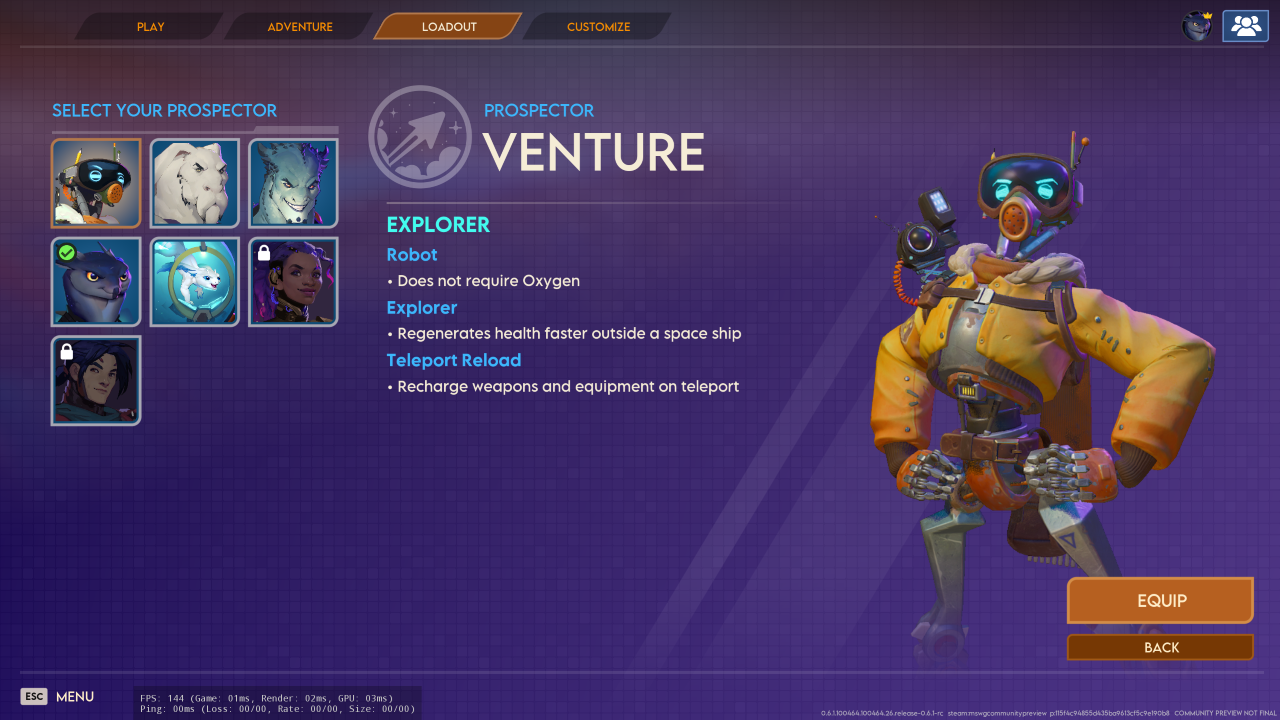Viewport: 1280px width, 720px height.
Task: Equip the Venture prospector
Action: tap(1160, 601)
